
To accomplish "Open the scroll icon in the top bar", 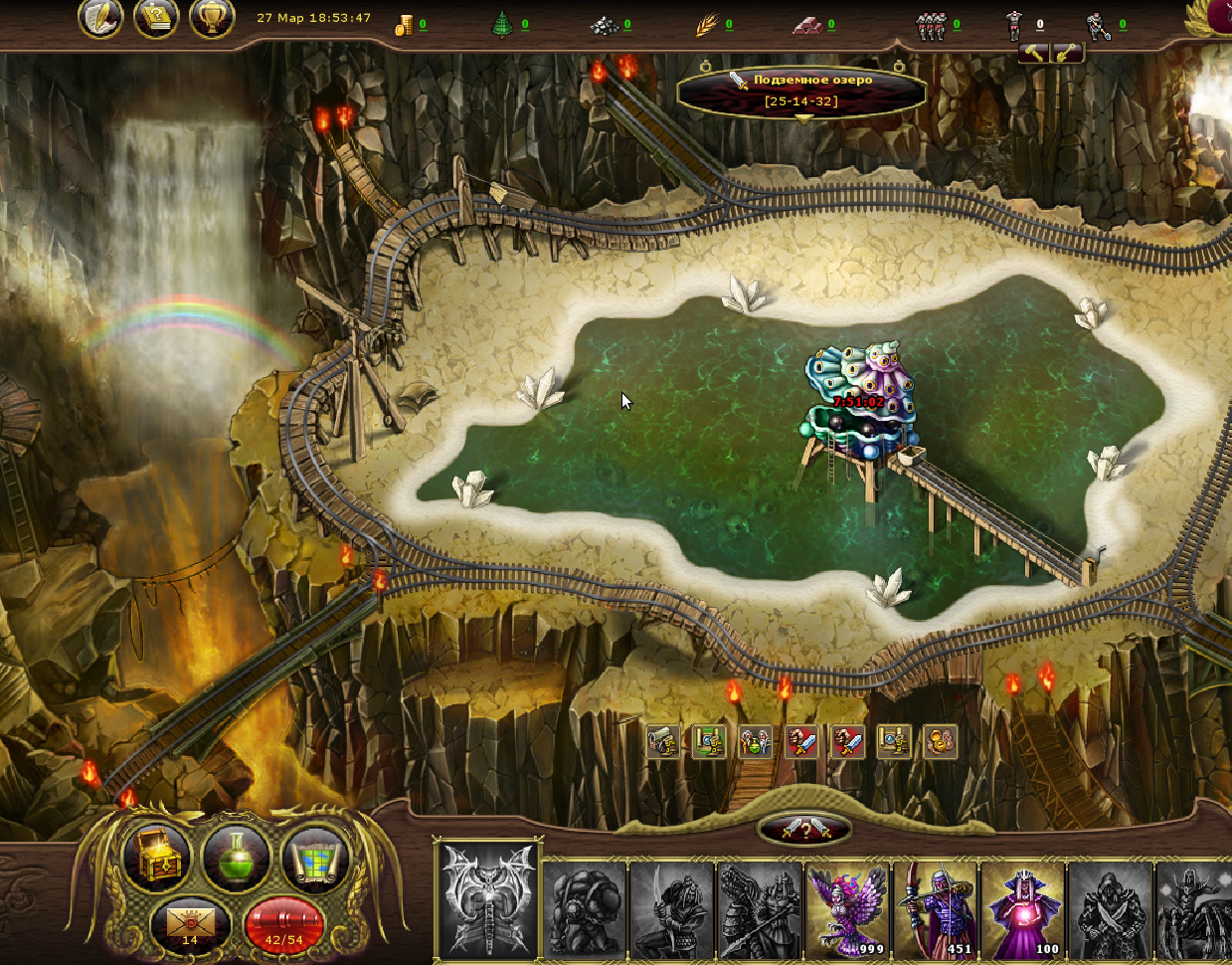I will click(155, 19).
